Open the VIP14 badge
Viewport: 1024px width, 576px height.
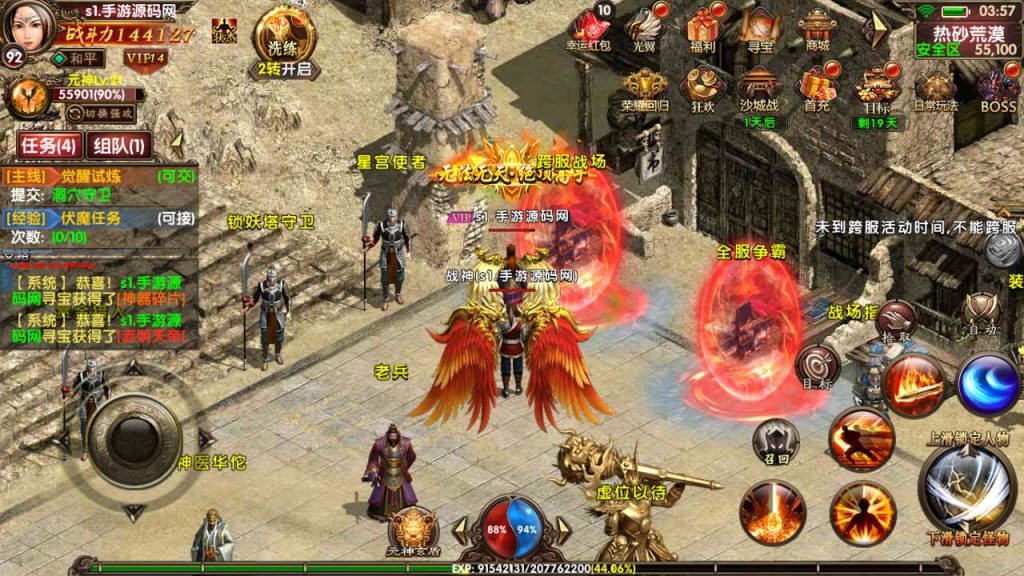tap(146, 59)
